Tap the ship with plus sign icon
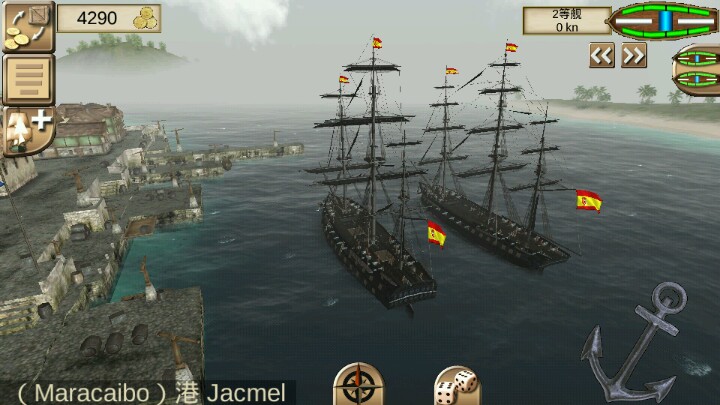This screenshot has width=720, height=405. (27, 130)
